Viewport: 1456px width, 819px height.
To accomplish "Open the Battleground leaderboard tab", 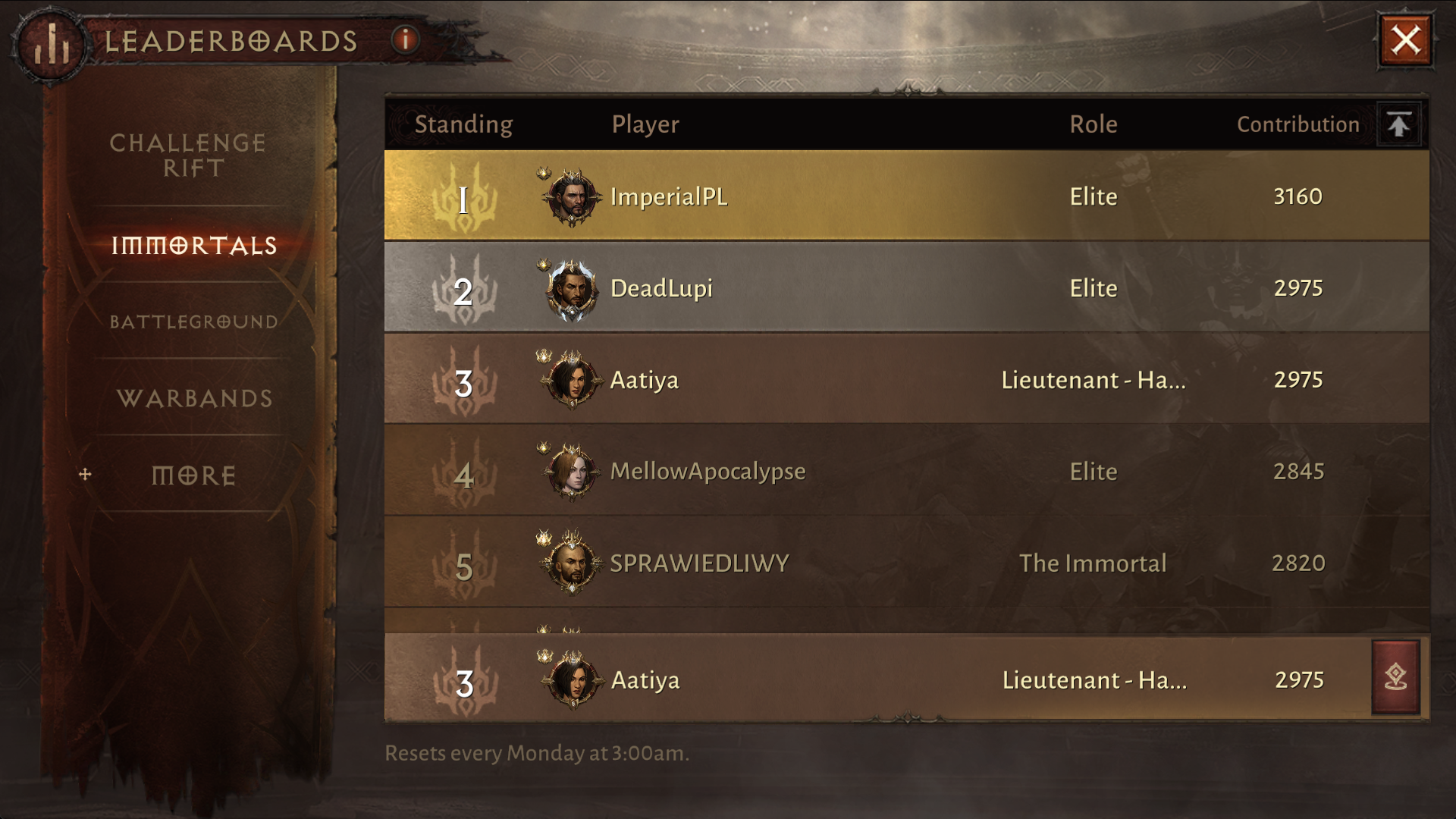I will pos(194,322).
